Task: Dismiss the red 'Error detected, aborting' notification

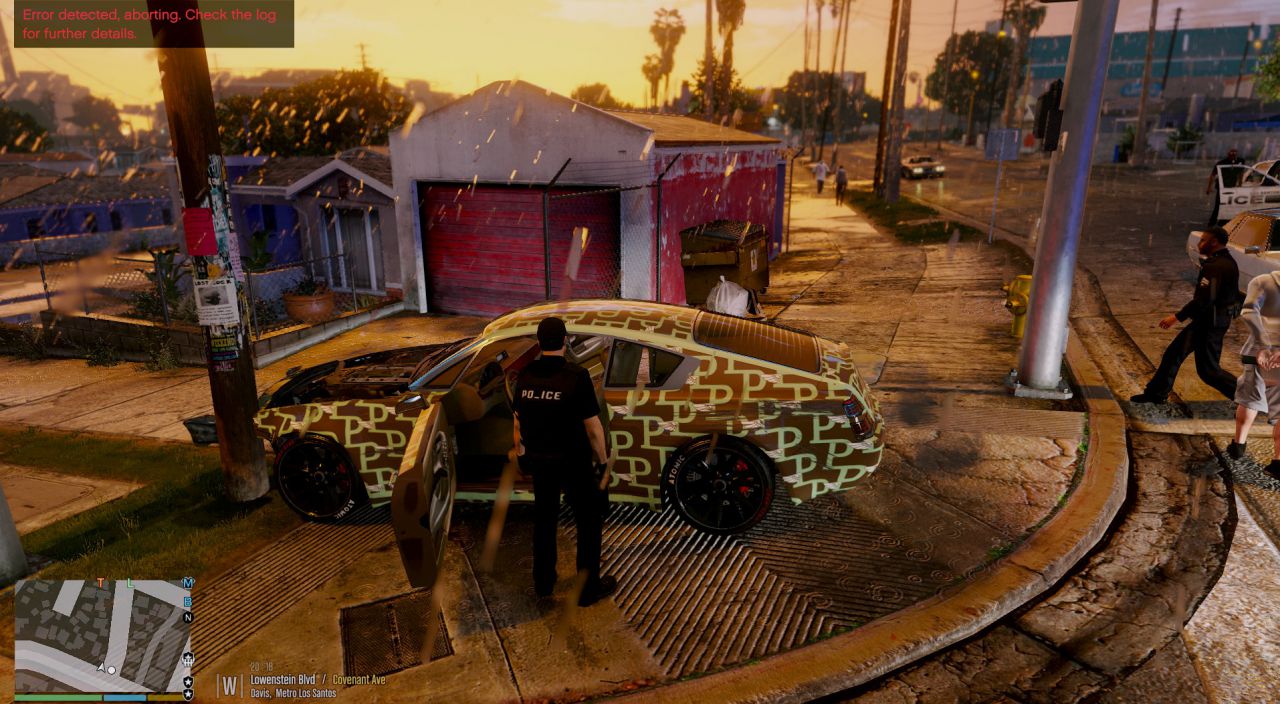Action: coord(154,24)
